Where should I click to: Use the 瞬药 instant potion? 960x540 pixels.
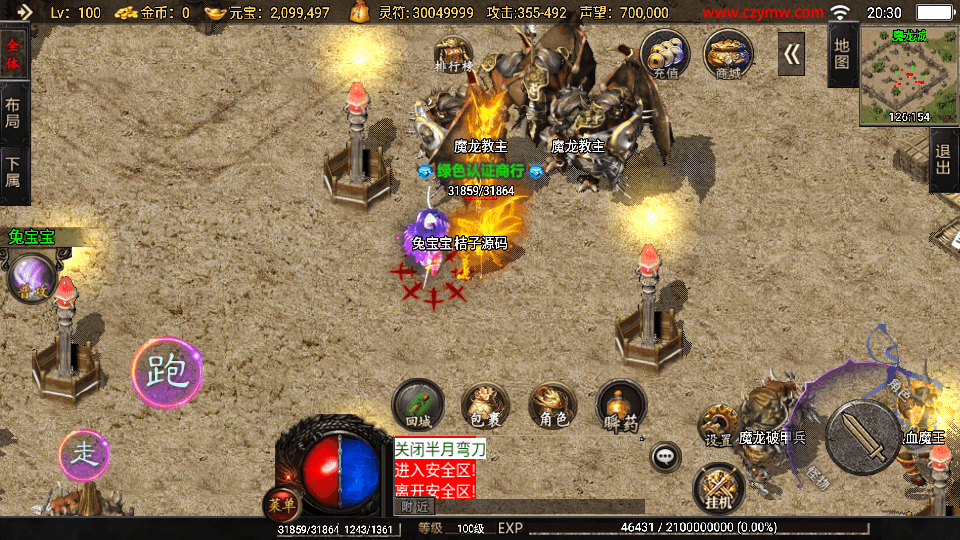tap(620, 405)
